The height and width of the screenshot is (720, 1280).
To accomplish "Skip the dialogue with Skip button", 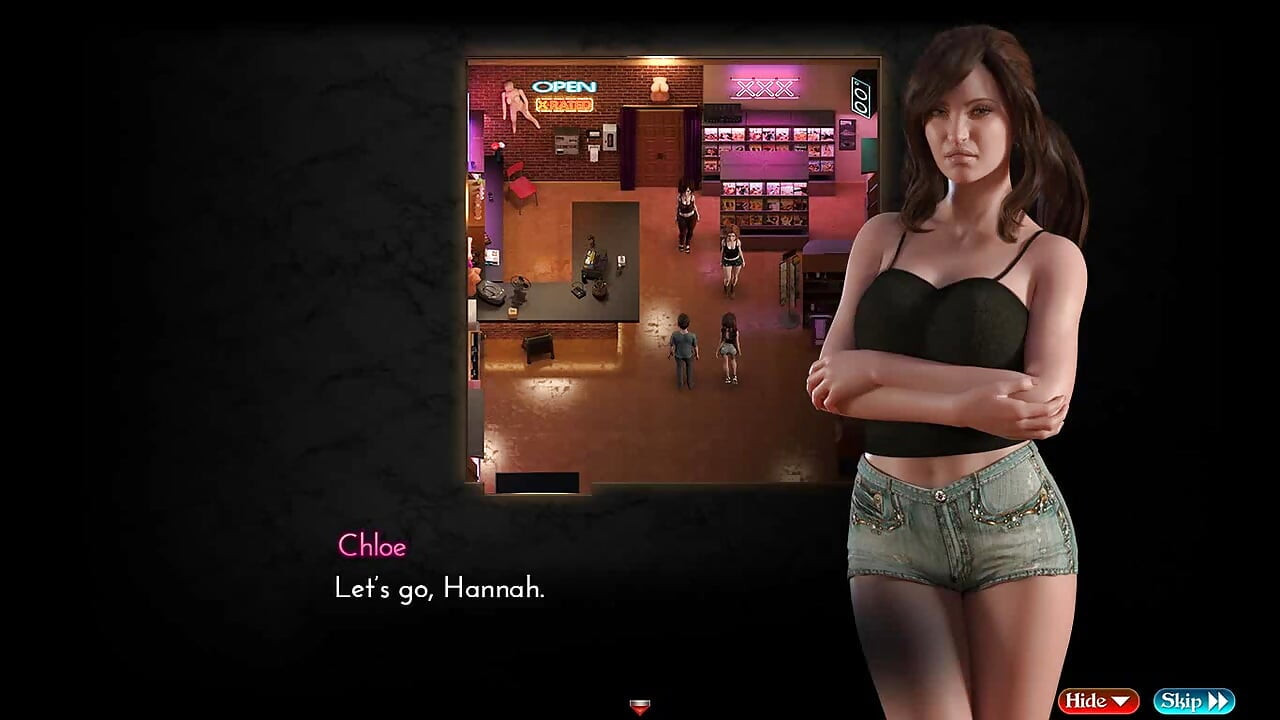I will pos(1193,701).
